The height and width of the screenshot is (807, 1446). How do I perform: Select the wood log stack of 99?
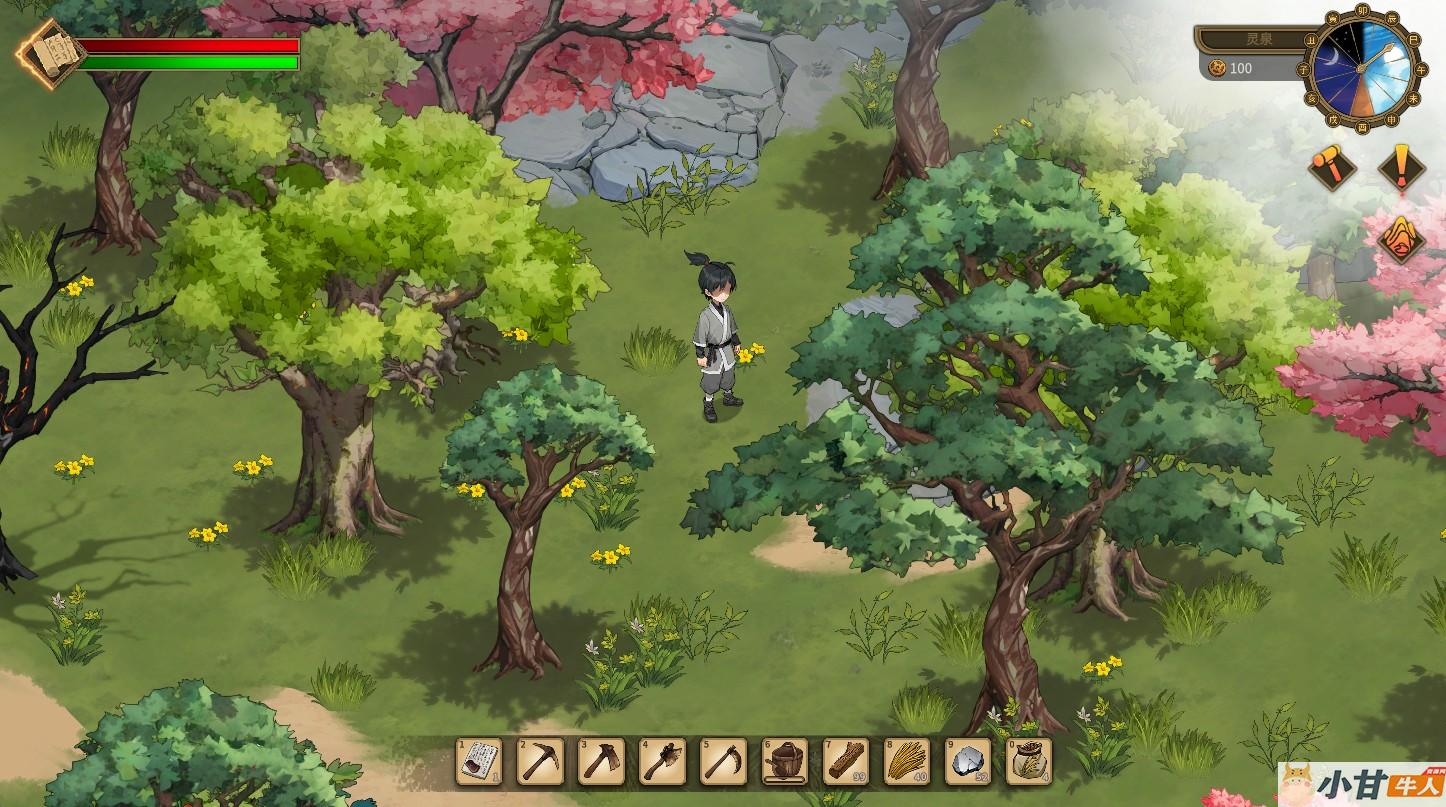[846, 762]
